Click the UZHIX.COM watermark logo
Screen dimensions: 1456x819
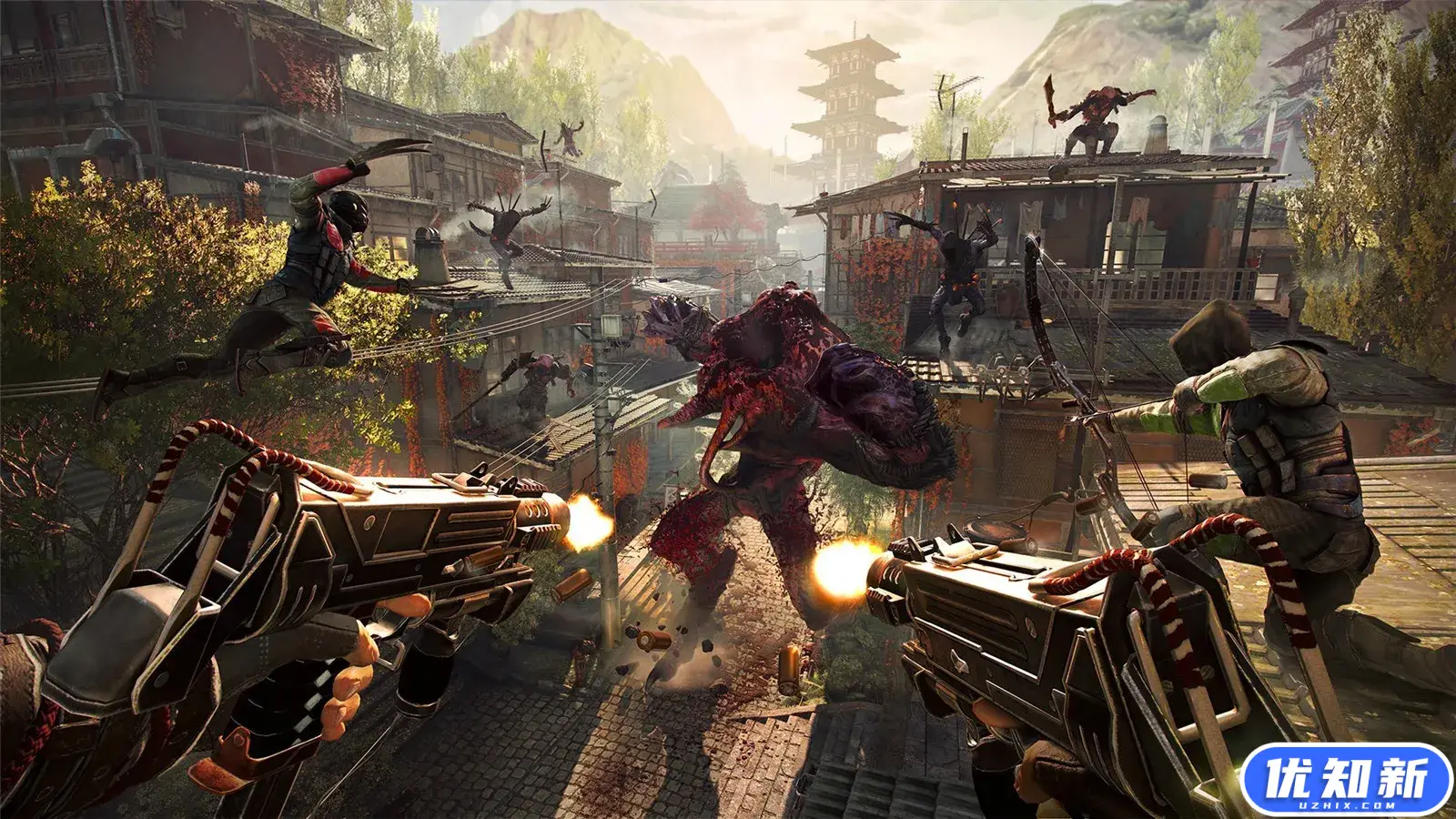click(x=1346, y=779)
